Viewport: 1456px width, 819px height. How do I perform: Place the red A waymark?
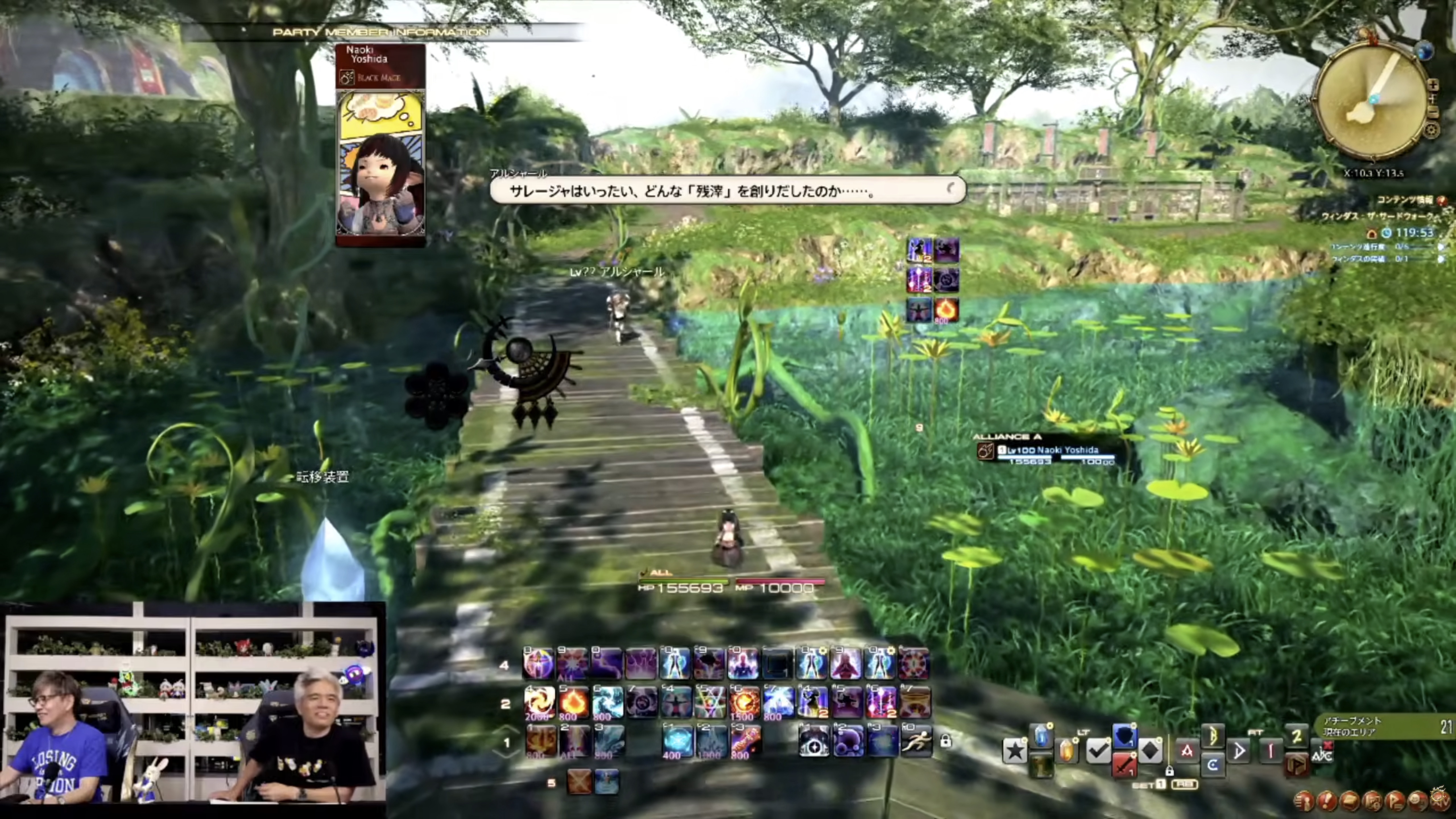coord(1186,751)
